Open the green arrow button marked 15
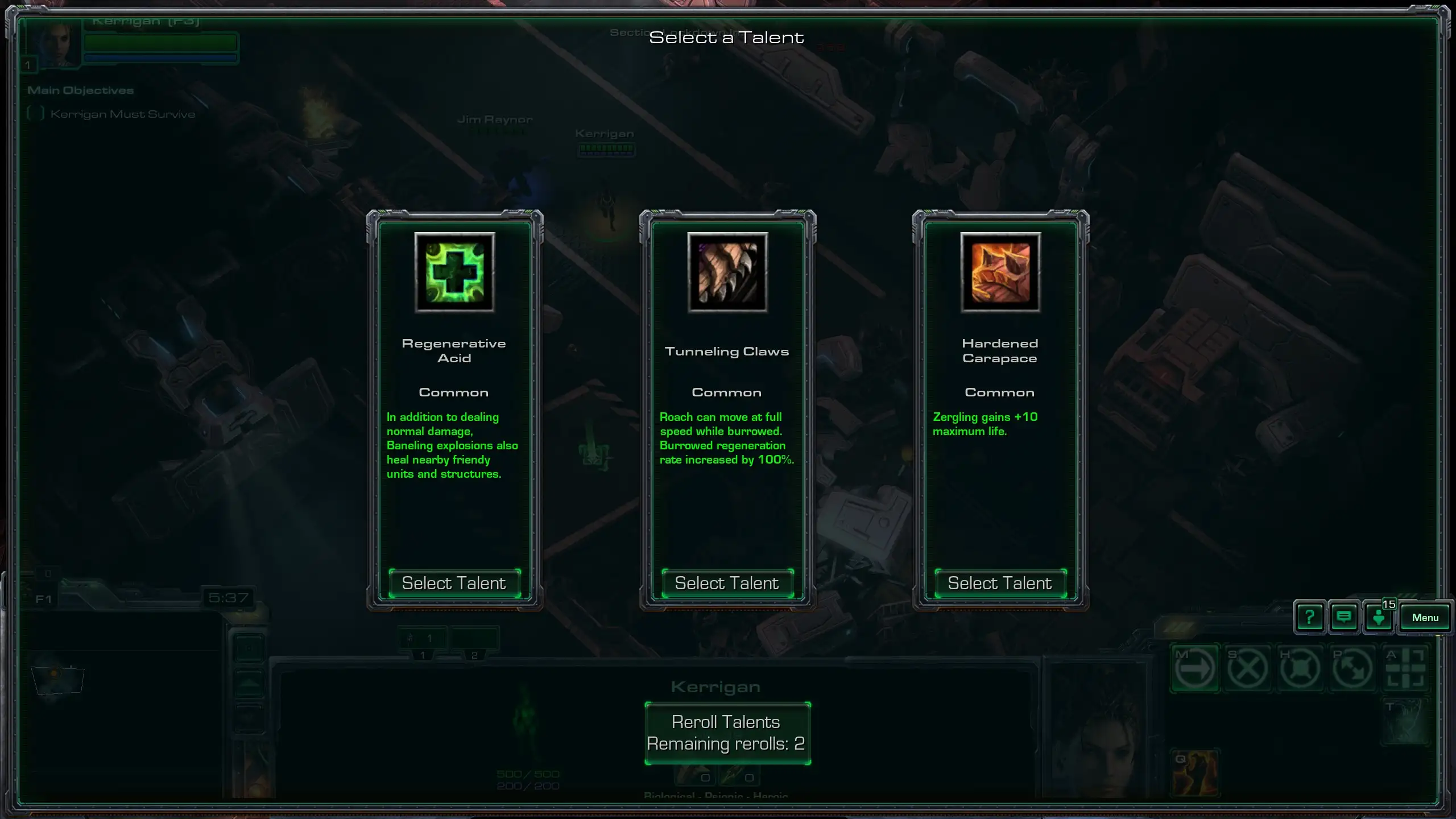Viewport: 1456px width, 819px height. click(1379, 617)
